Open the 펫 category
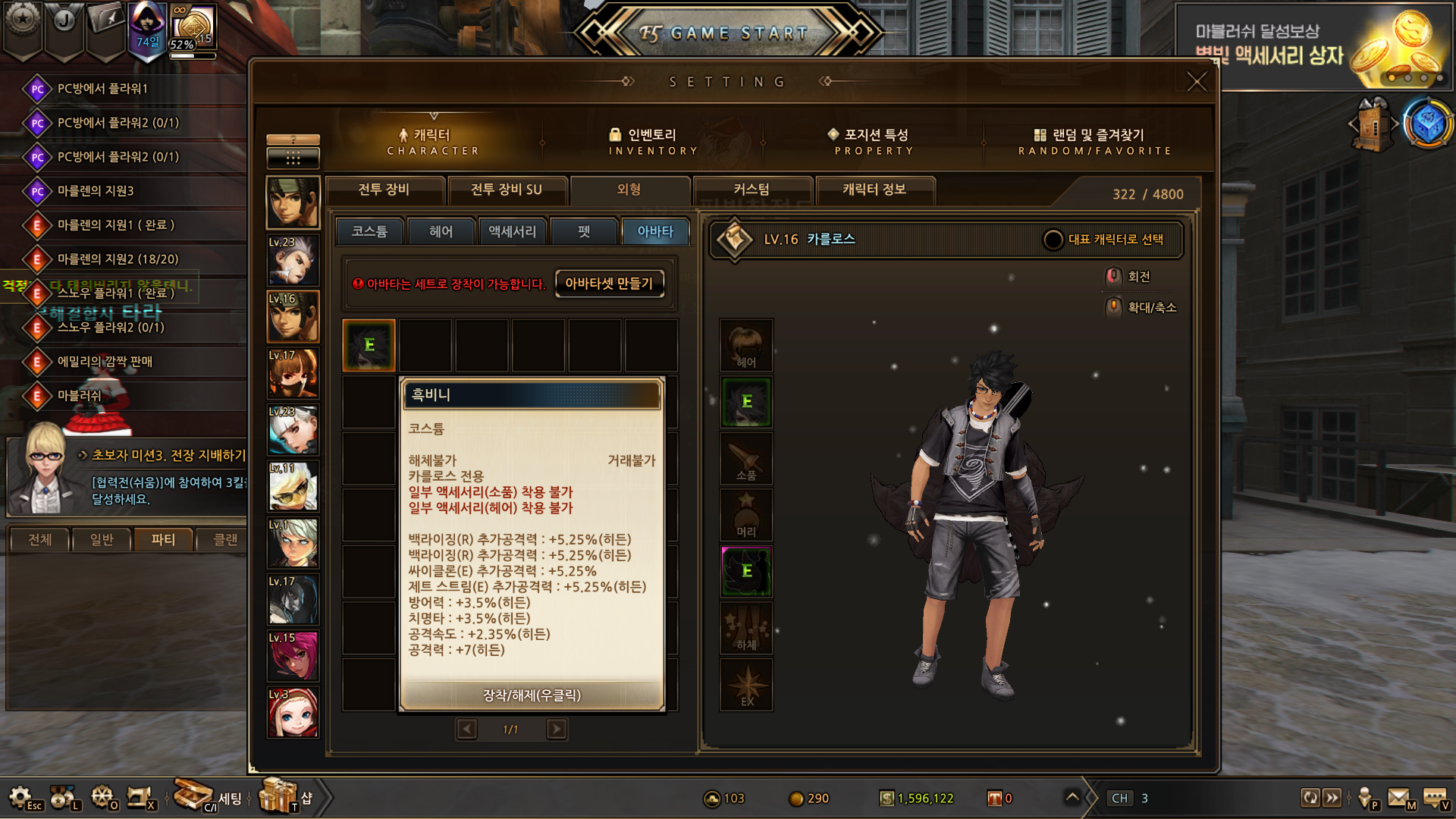1456x819 pixels. (583, 231)
